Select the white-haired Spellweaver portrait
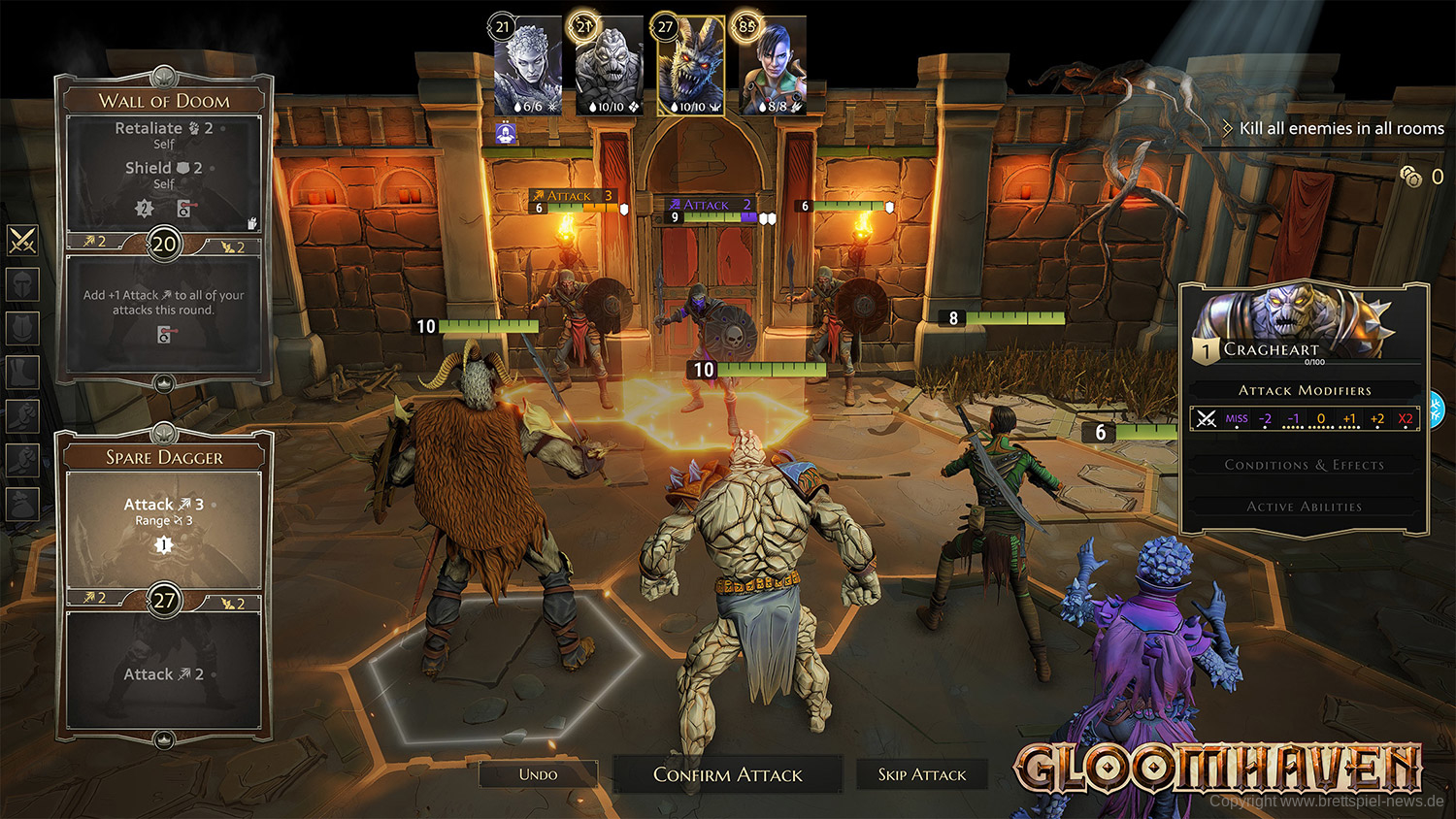 [x=528, y=66]
